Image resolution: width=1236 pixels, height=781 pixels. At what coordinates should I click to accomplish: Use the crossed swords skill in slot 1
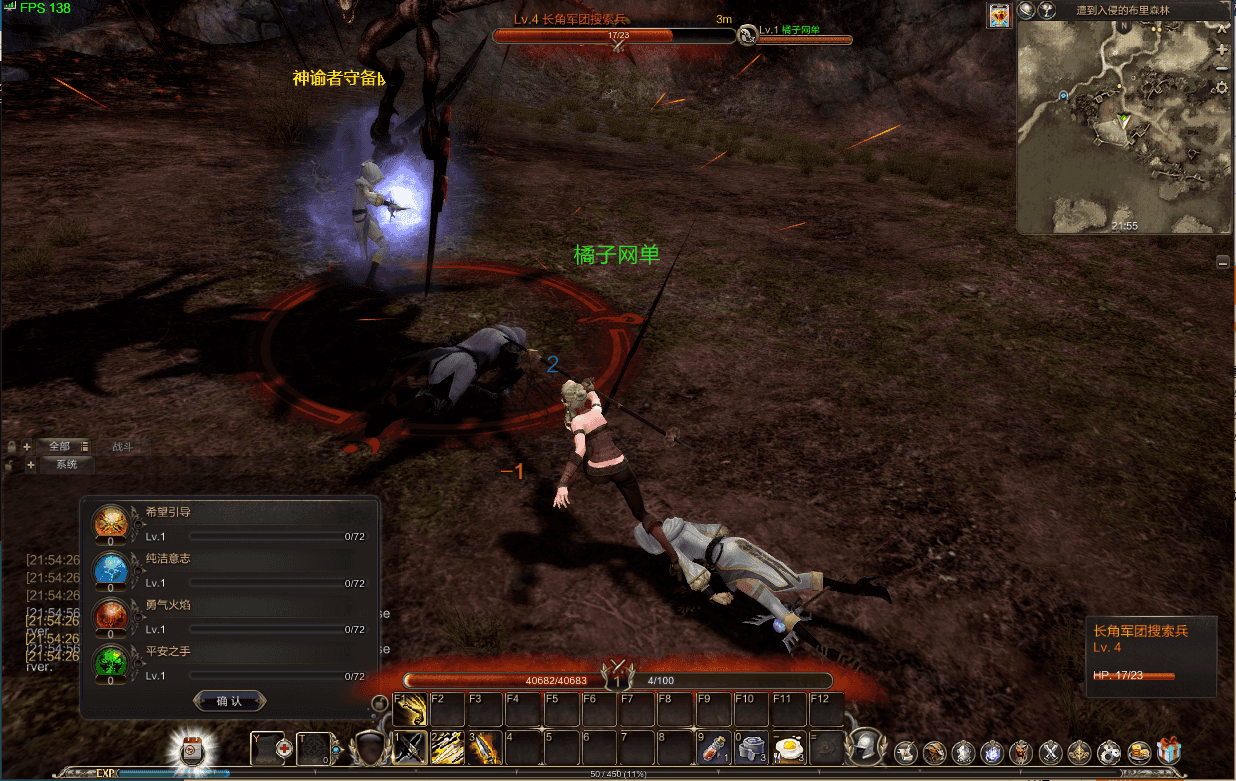pos(410,748)
